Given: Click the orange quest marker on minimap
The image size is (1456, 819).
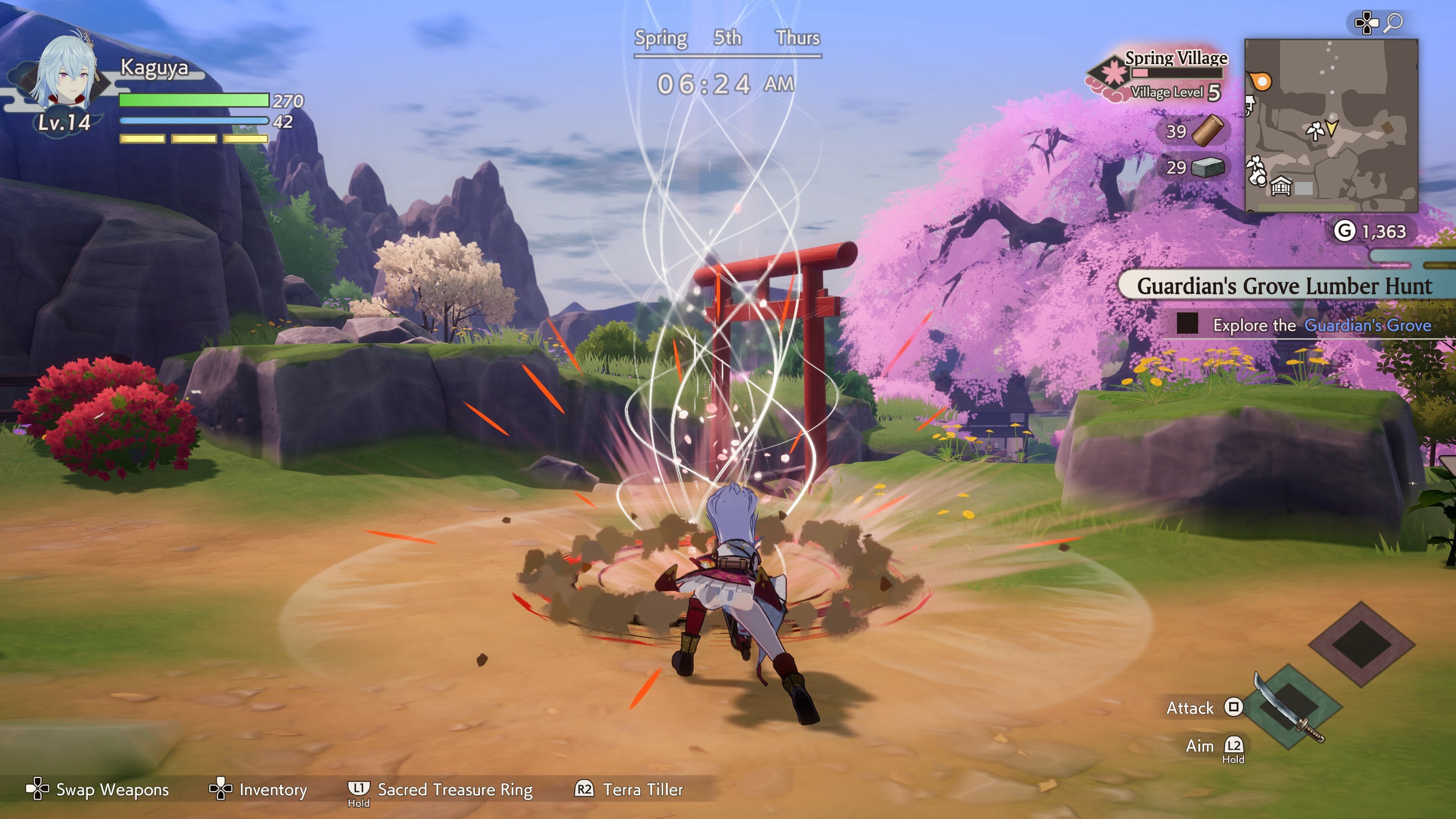Looking at the screenshot, I should pyautogui.click(x=1261, y=82).
